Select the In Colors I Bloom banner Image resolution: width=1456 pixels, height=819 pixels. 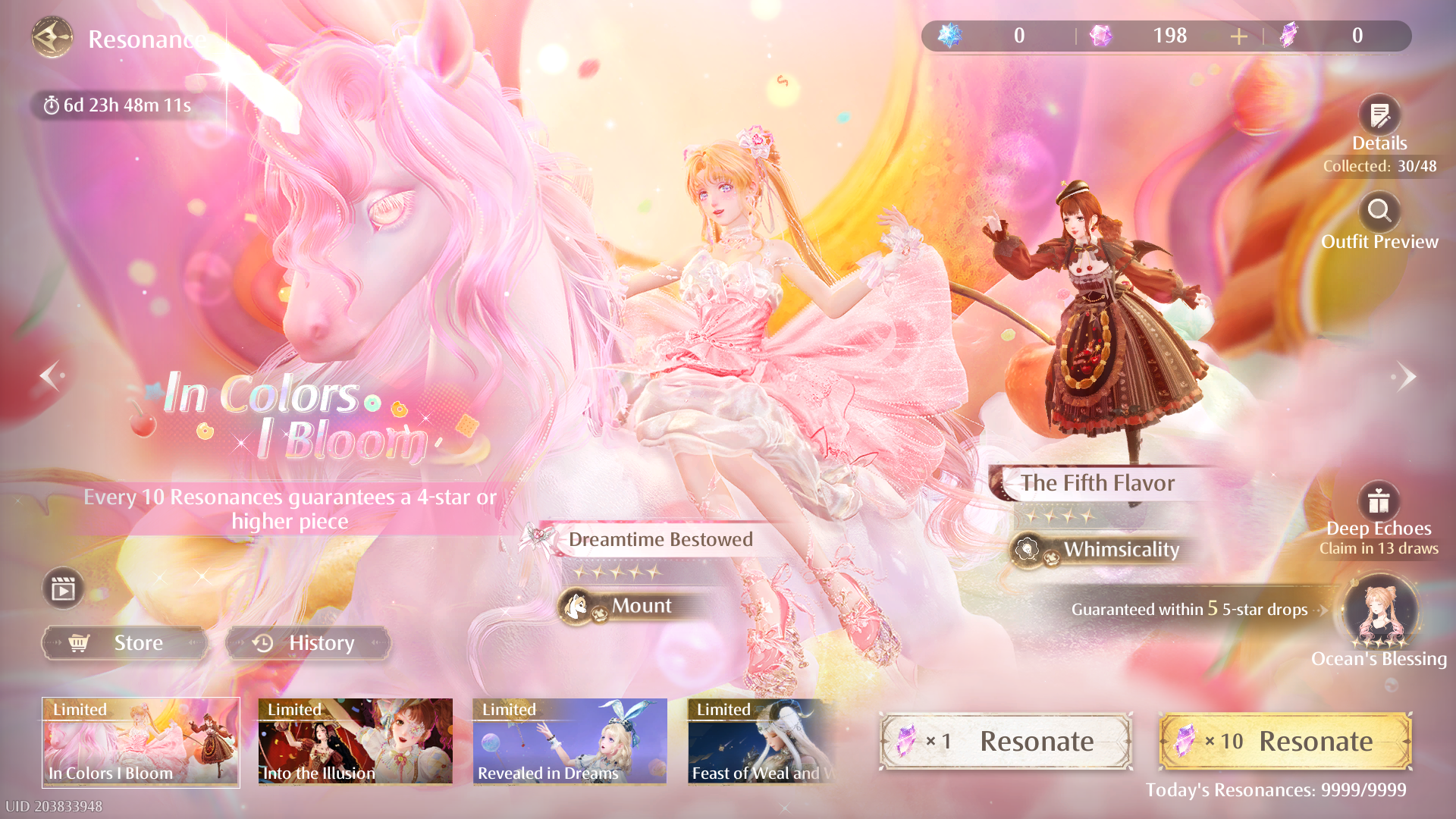(x=141, y=742)
